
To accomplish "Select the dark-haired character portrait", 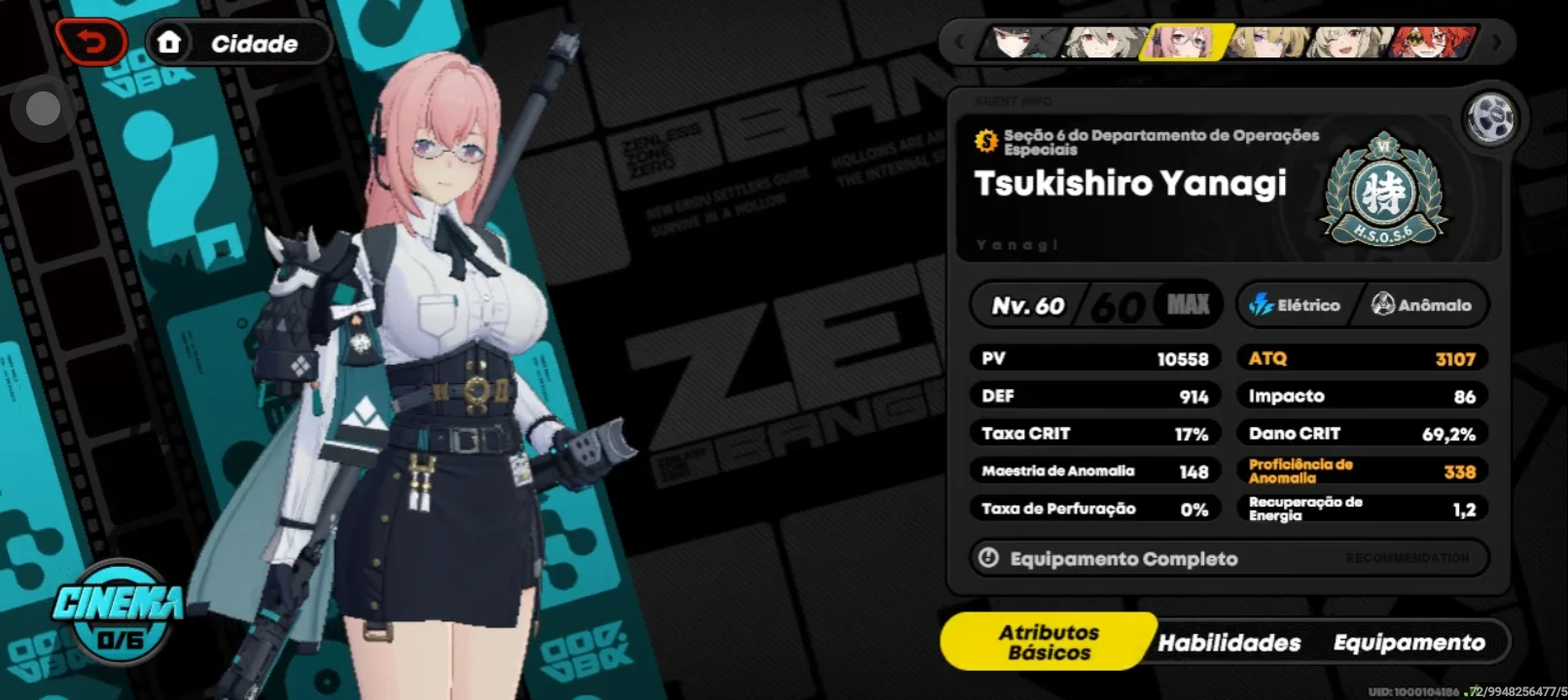I will (1017, 43).
